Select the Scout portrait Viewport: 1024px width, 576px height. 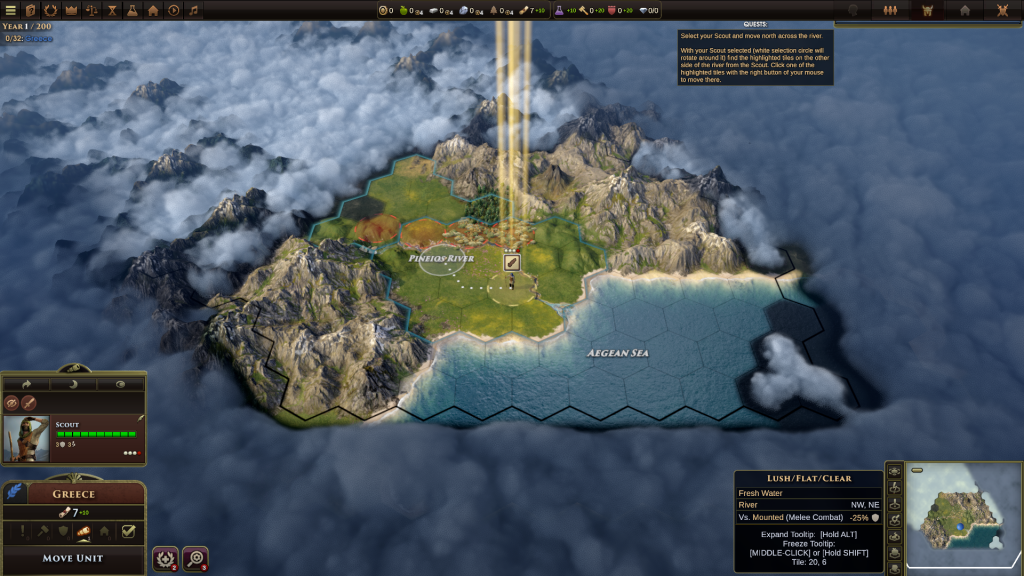(26, 438)
